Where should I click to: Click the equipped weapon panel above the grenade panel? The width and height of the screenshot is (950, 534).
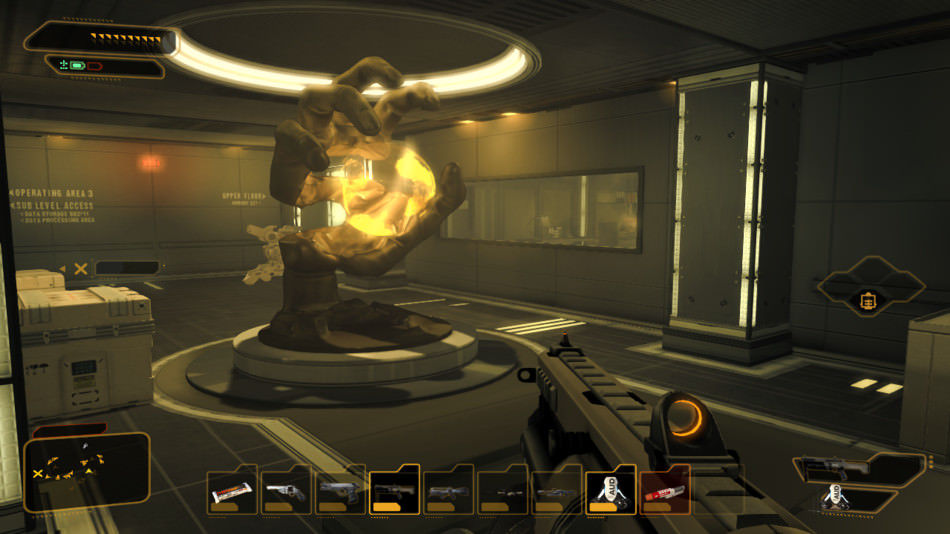860,469
